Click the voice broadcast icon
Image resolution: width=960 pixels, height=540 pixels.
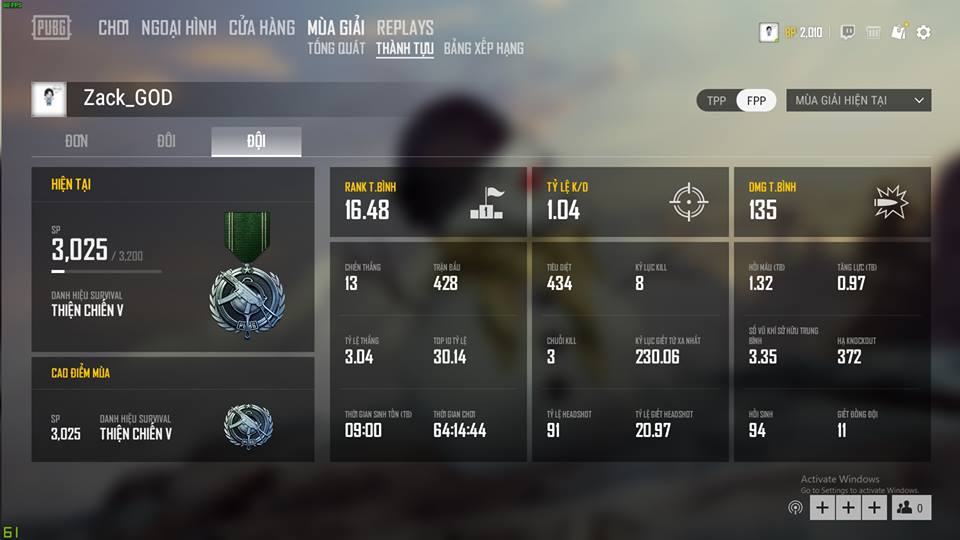pos(795,508)
